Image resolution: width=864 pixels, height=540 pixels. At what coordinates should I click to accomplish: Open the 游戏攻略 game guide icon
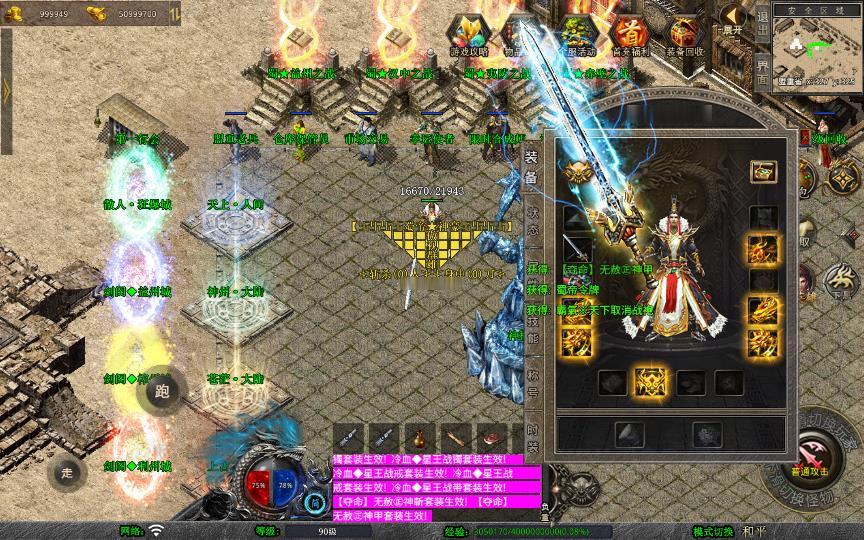tap(468, 36)
